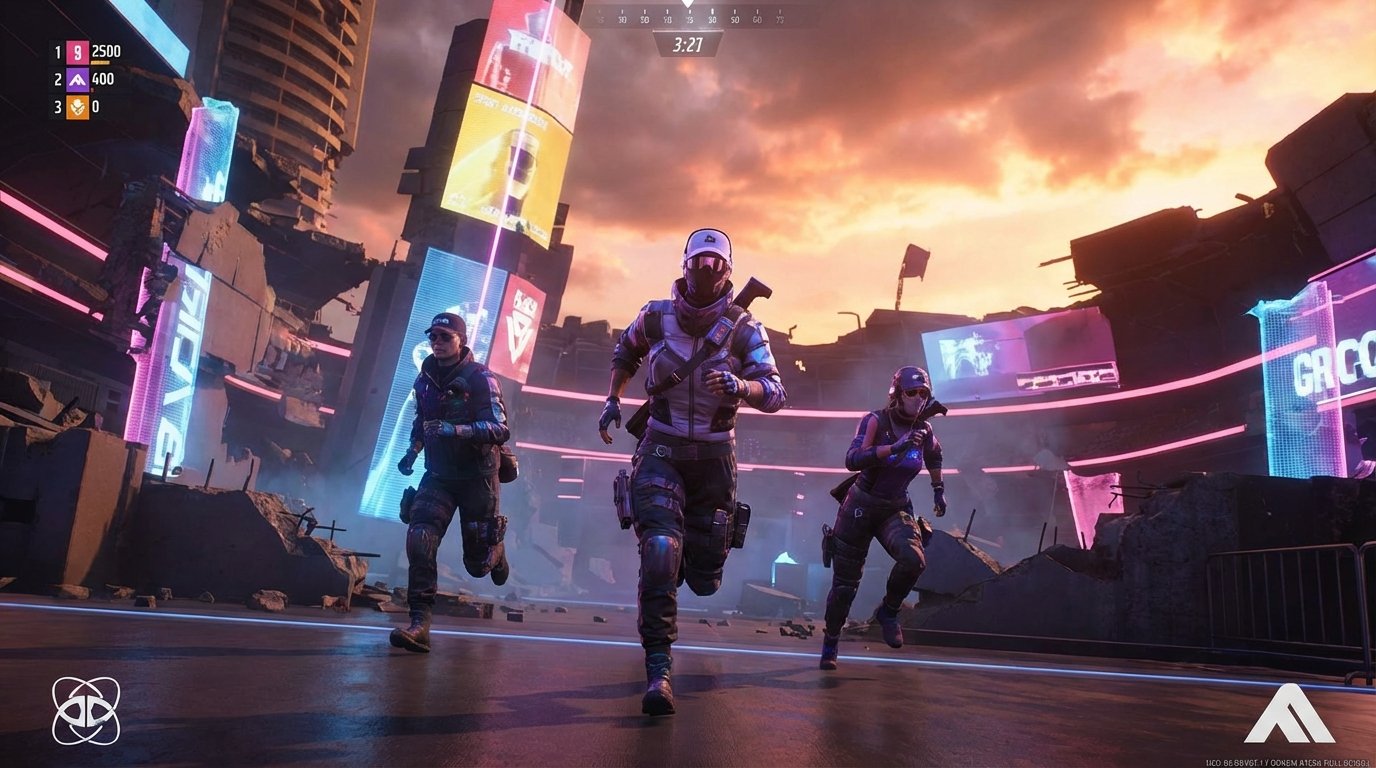
Task: Expand the match timer showing 3:27
Action: click(687, 43)
